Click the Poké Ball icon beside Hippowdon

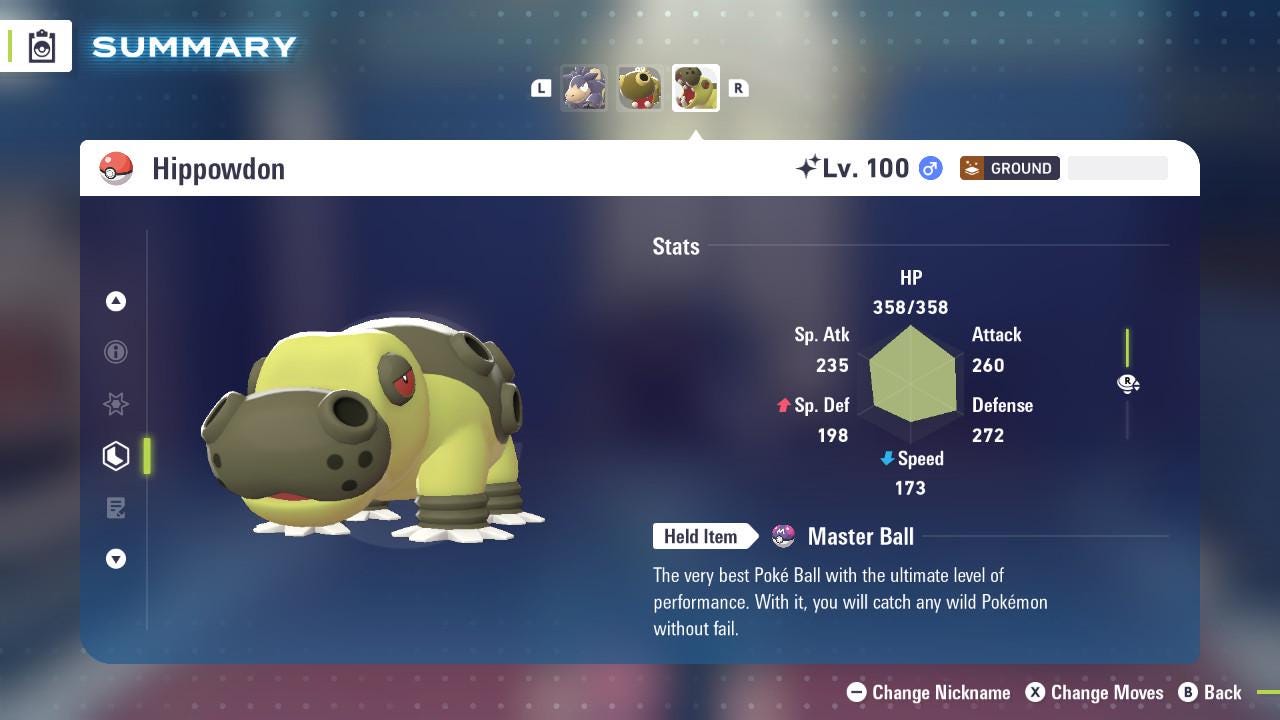117,168
